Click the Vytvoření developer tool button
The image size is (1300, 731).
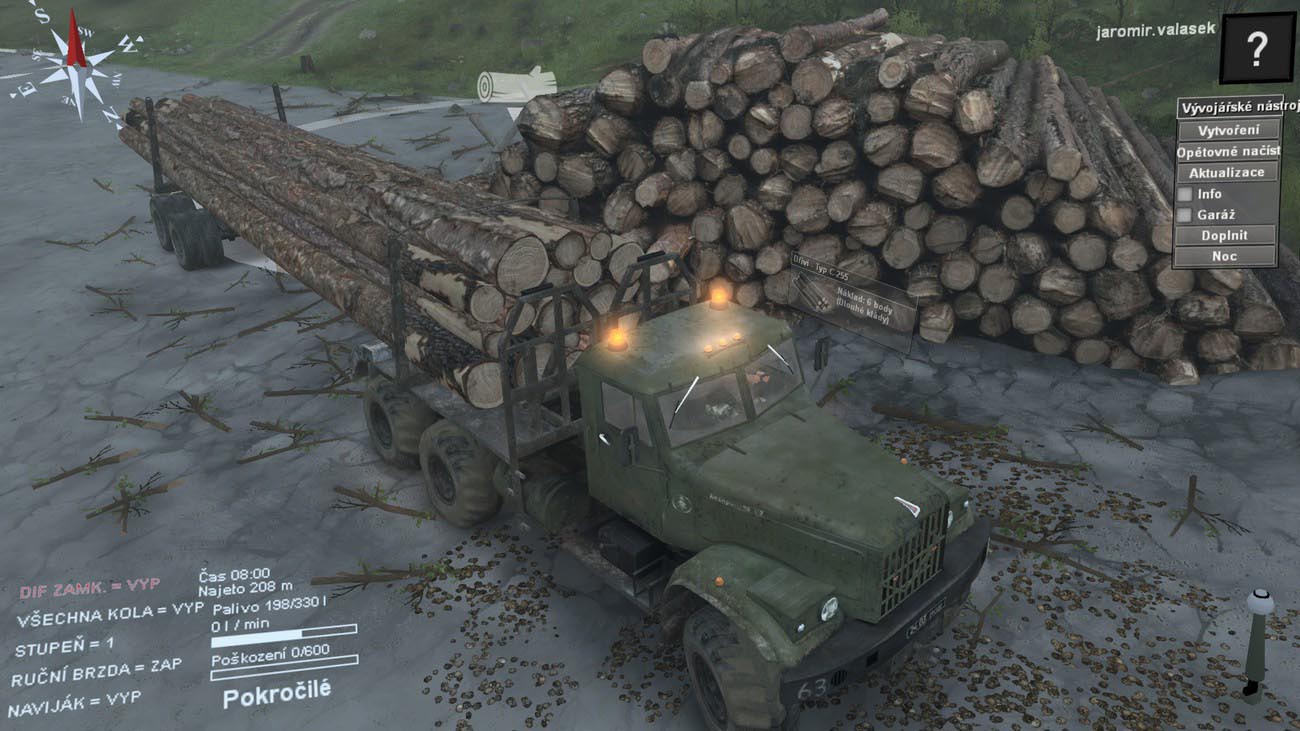point(1227,131)
